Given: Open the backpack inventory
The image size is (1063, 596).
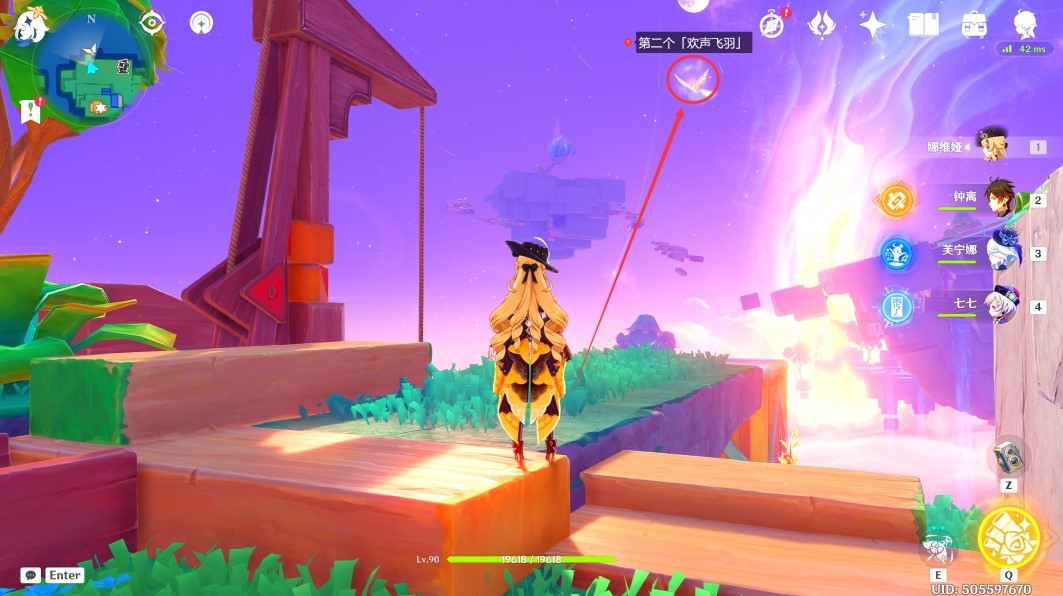Looking at the screenshot, I should pyautogui.click(x=973, y=24).
